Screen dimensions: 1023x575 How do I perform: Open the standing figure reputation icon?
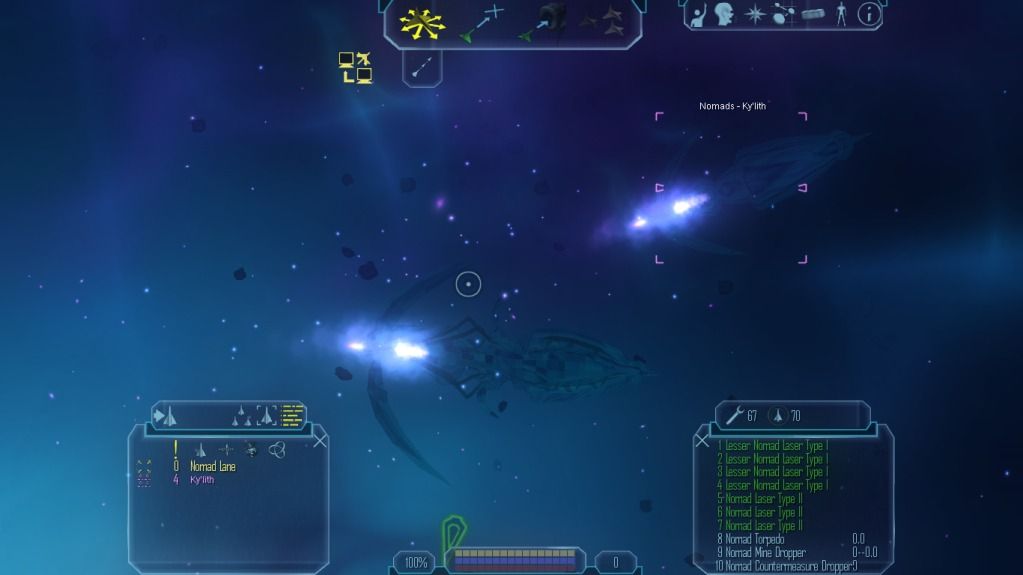click(842, 15)
